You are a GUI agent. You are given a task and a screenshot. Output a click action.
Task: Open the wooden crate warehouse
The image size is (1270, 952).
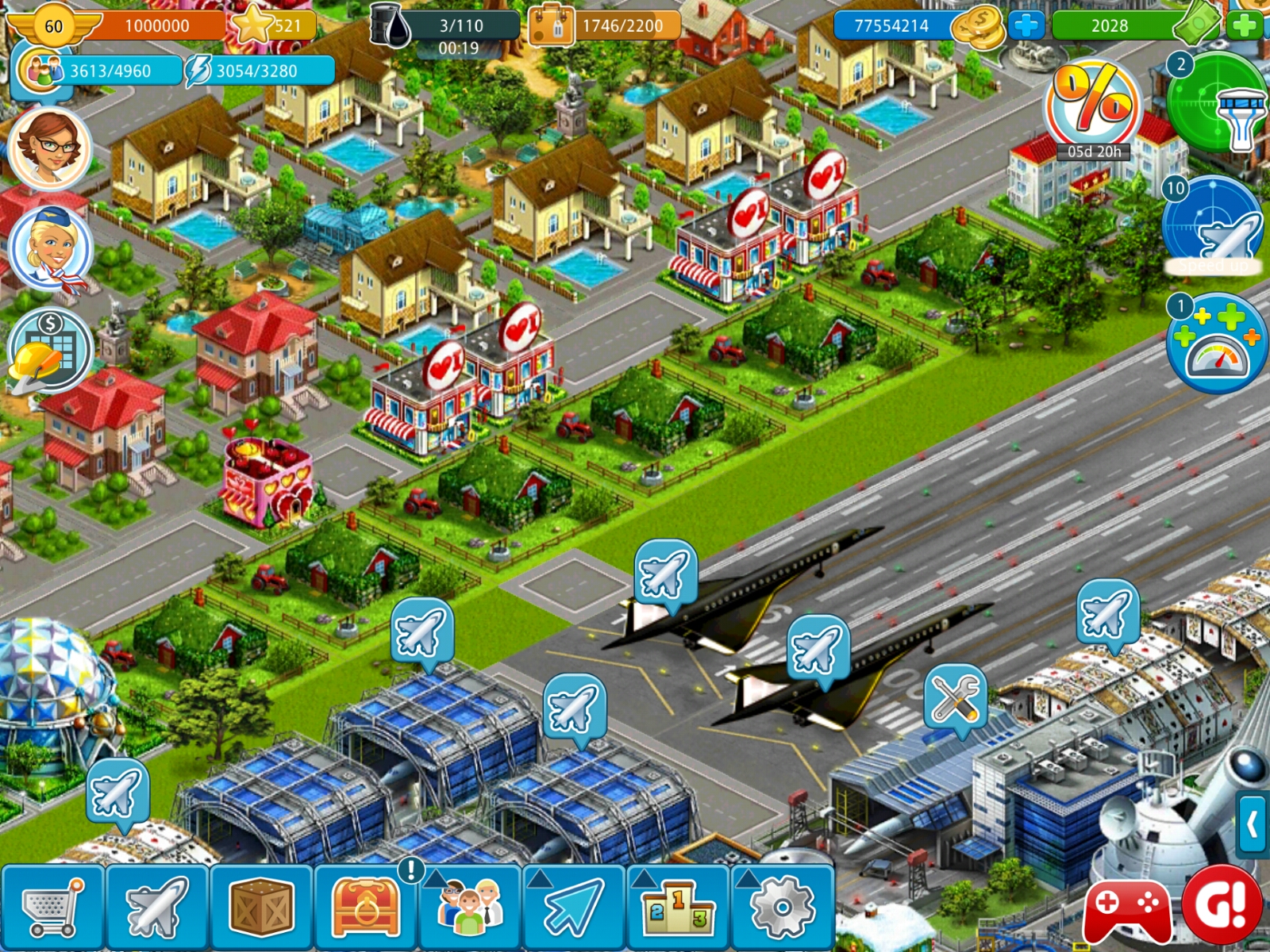[x=261, y=908]
